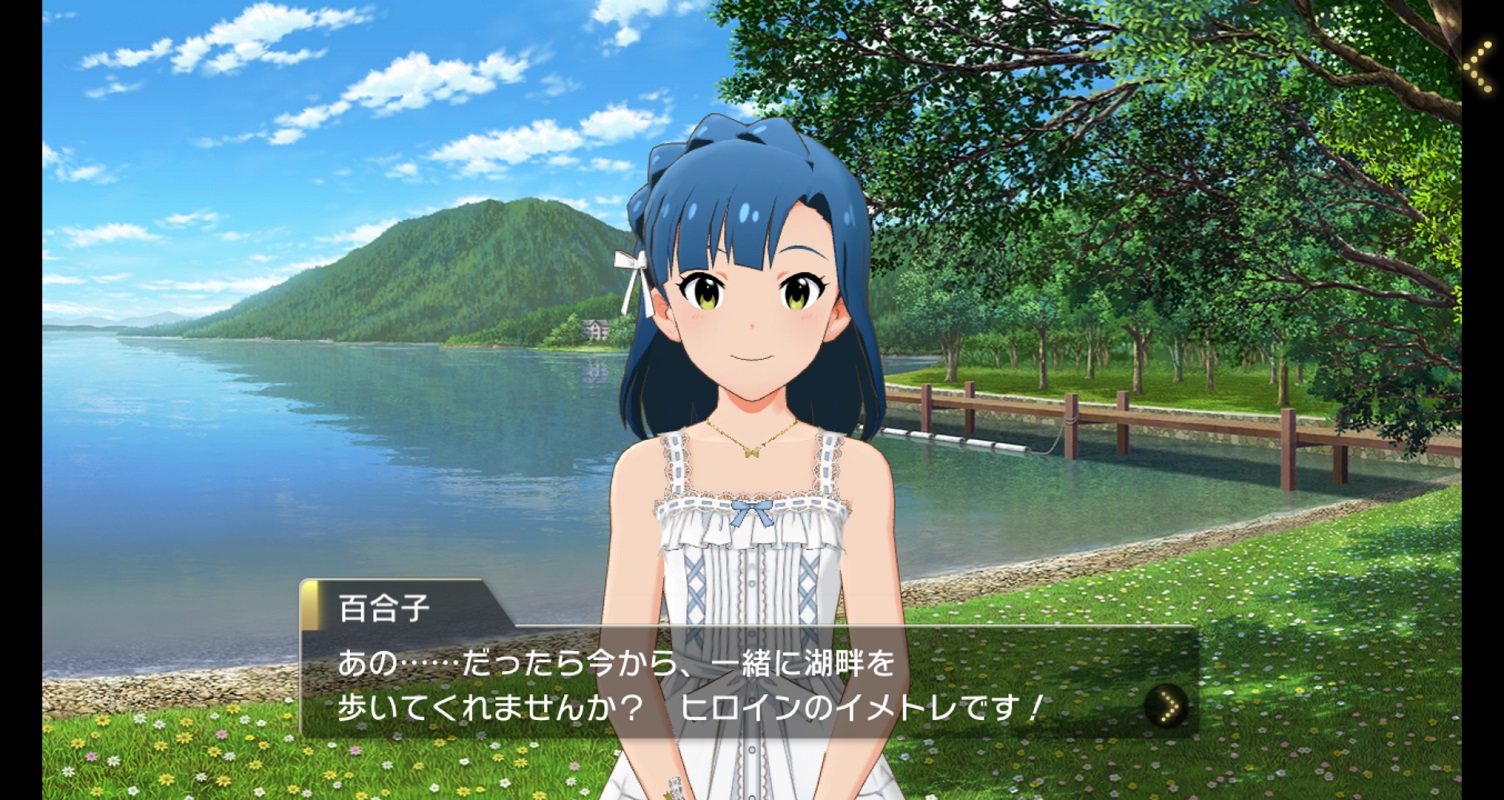Expand the side menu chevron arrow
Screen dimensions: 1504x800
(1479, 64)
